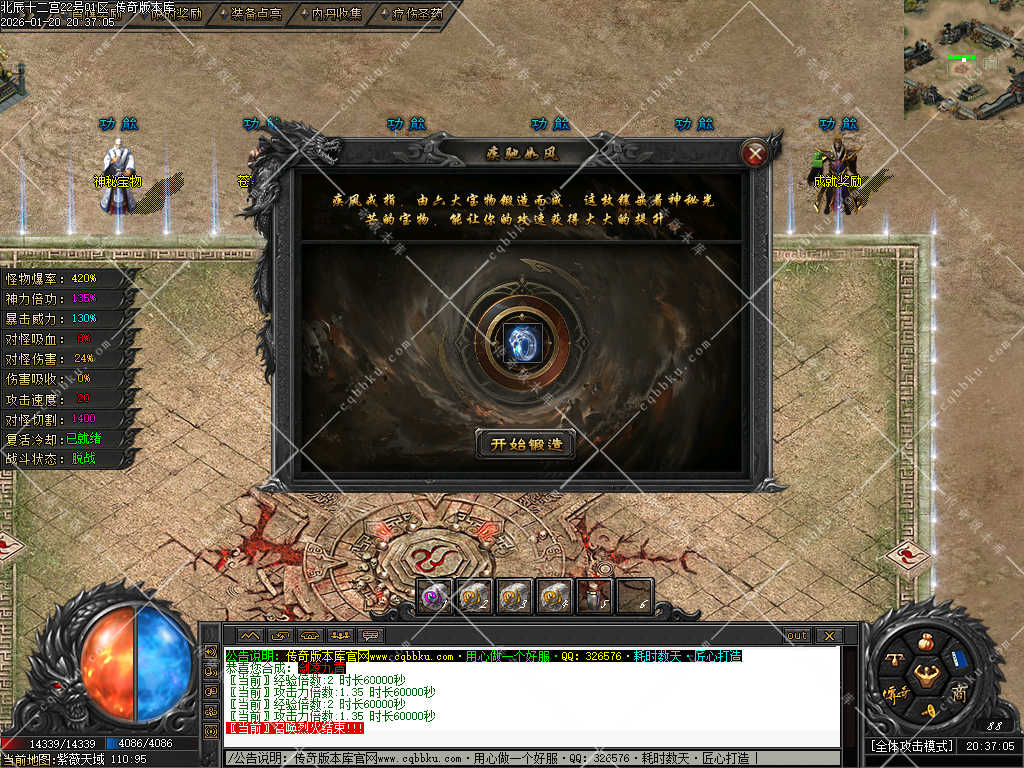Image resolution: width=1024 pixels, height=768 pixels.
Task: Click the X button beside the out button
Action: tap(828, 635)
